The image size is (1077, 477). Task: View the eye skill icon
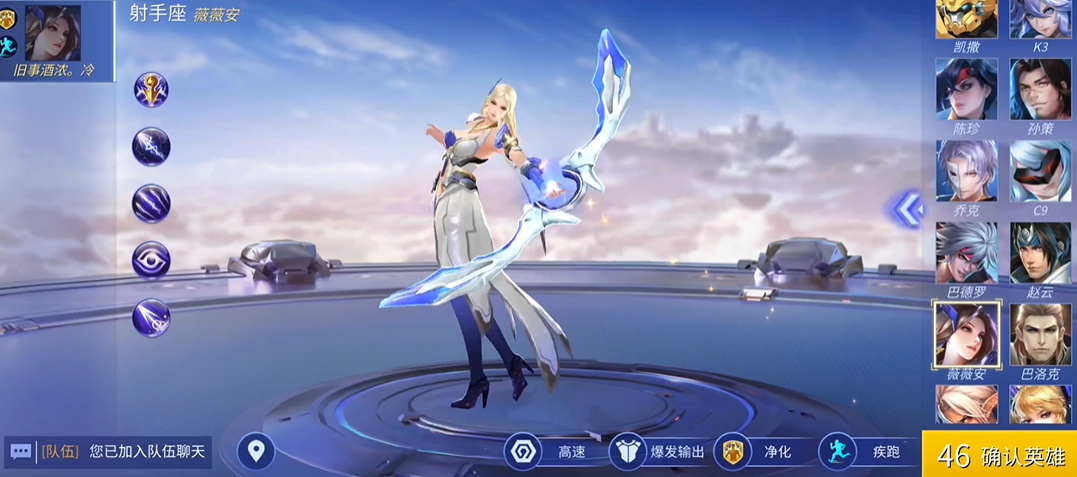click(x=151, y=260)
